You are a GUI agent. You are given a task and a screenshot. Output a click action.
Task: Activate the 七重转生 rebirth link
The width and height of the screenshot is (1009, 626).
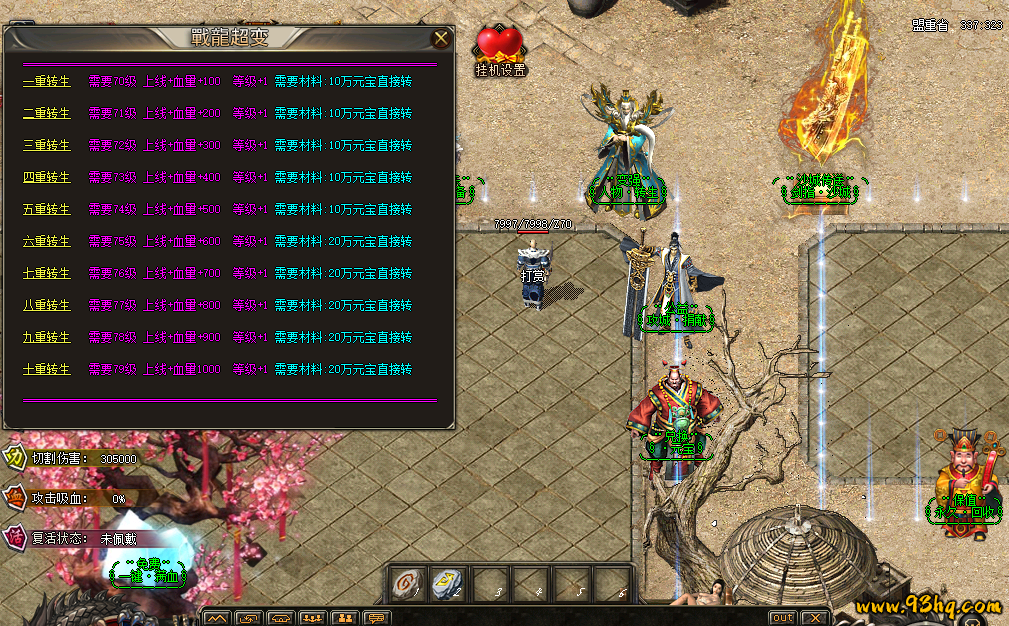click(46, 273)
